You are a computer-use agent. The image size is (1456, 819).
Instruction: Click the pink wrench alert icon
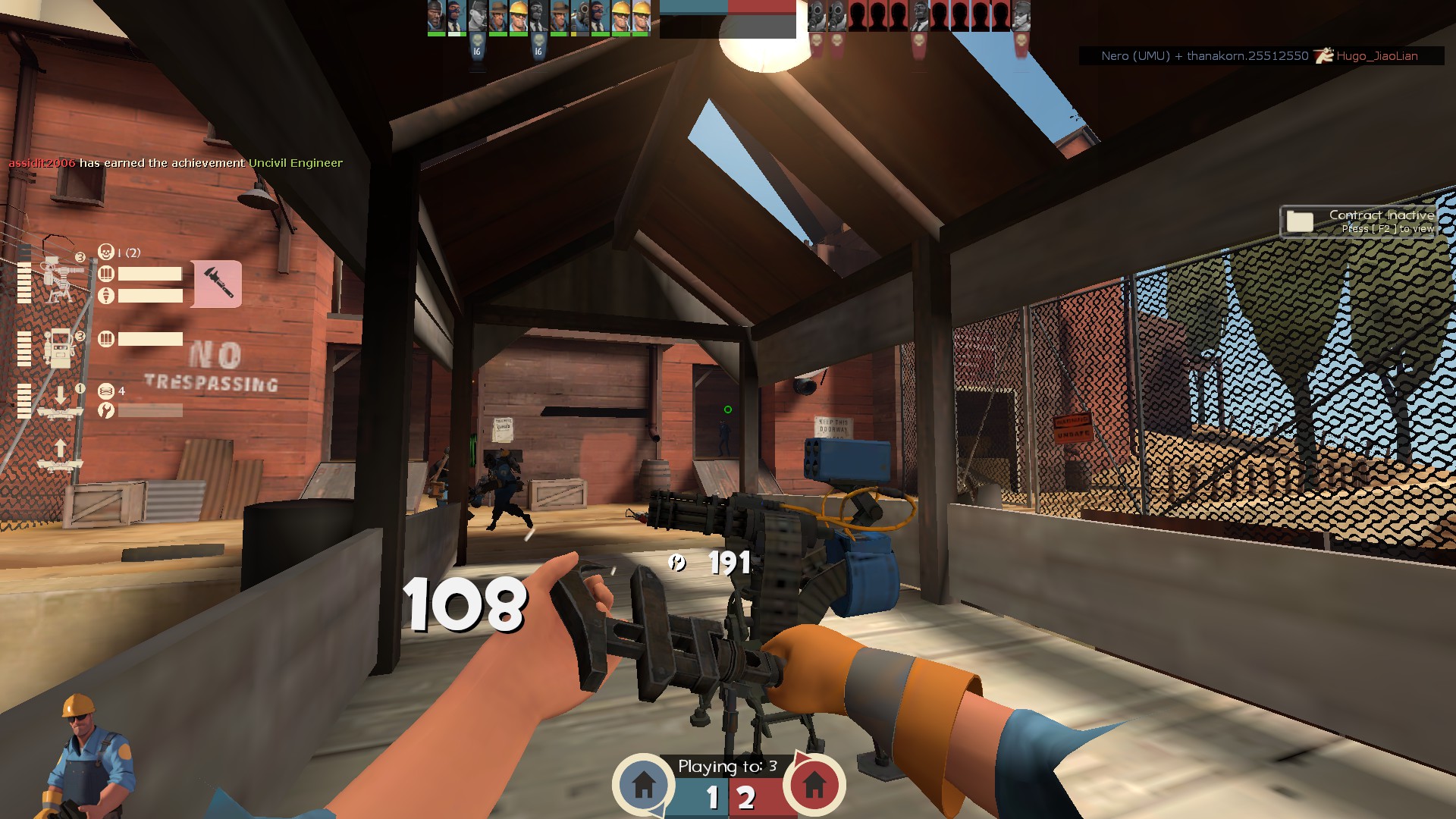click(x=217, y=284)
